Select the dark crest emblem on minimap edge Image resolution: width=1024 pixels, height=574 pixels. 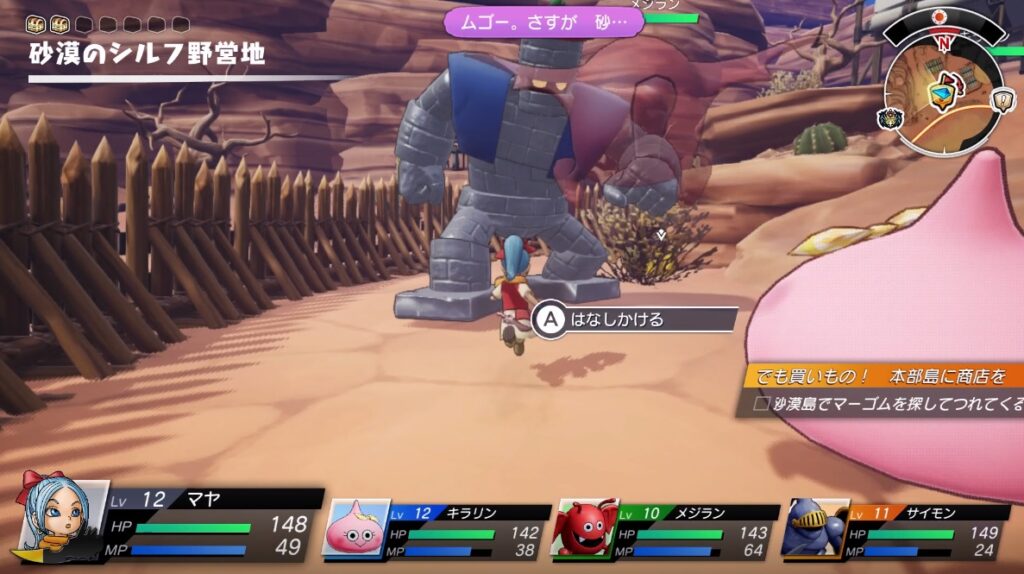coord(892,118)
